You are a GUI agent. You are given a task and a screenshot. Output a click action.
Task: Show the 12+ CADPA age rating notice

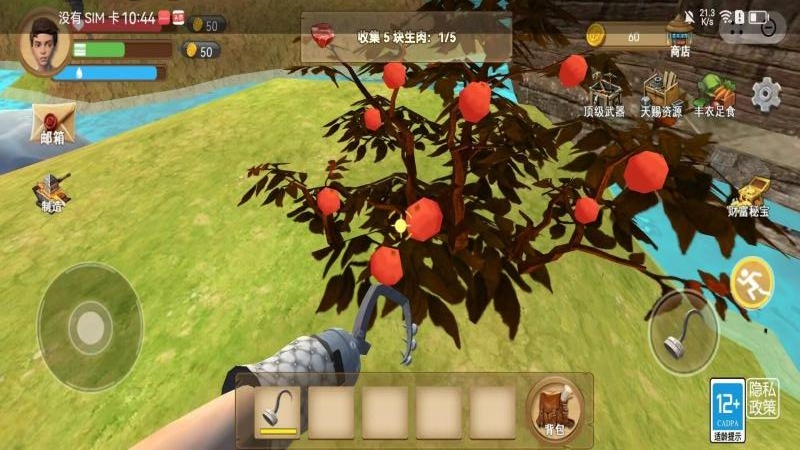pyautogui.click(x=727, y=409)
